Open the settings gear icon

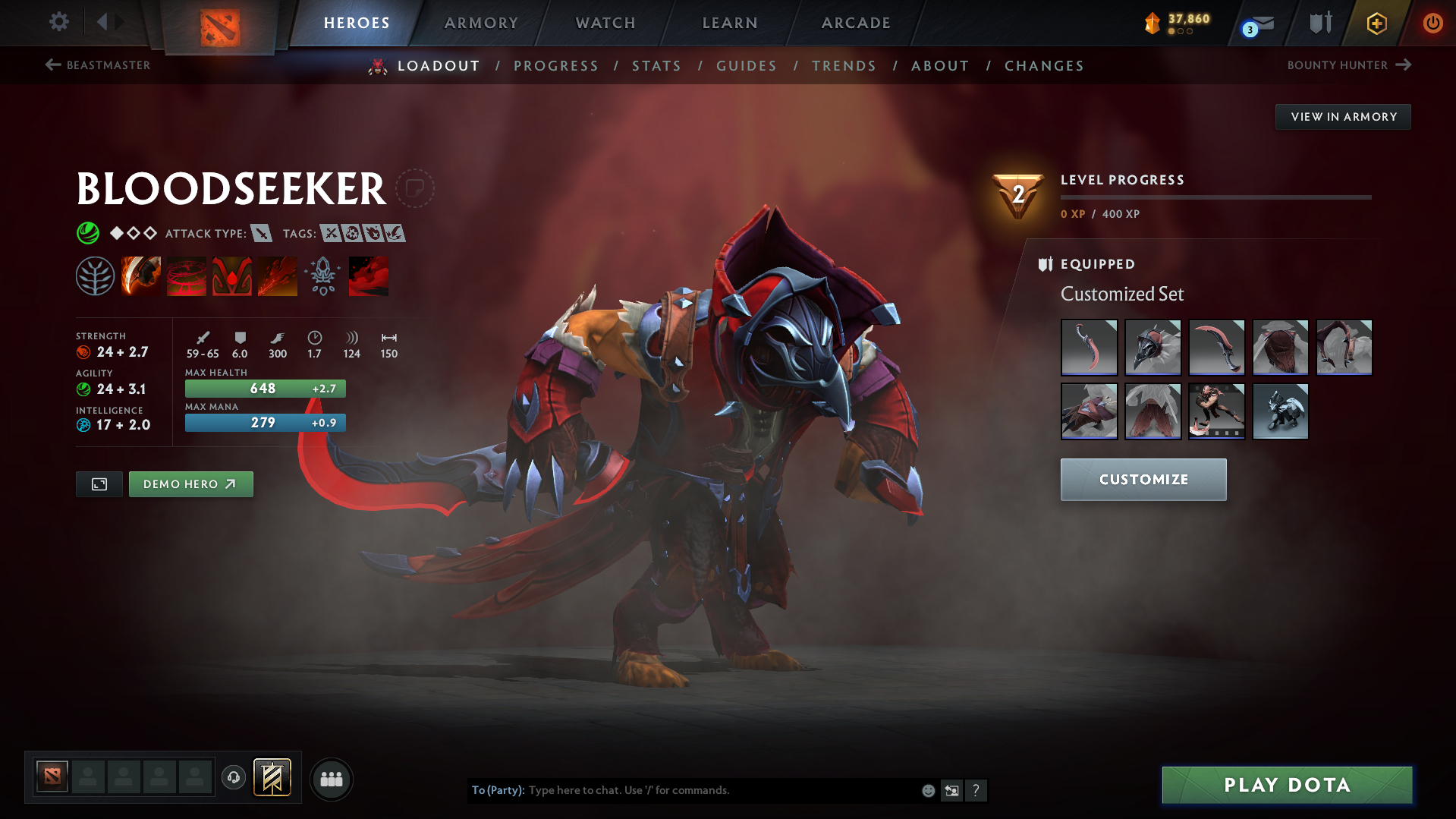click(58, 22)
